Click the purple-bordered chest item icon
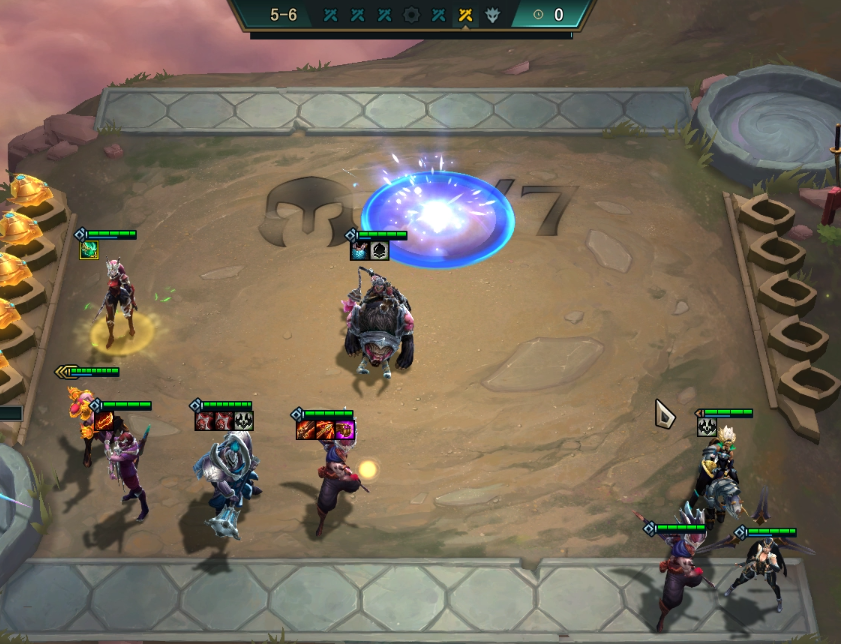The width and height of the screenshot is (841, 644). point(345,430)
